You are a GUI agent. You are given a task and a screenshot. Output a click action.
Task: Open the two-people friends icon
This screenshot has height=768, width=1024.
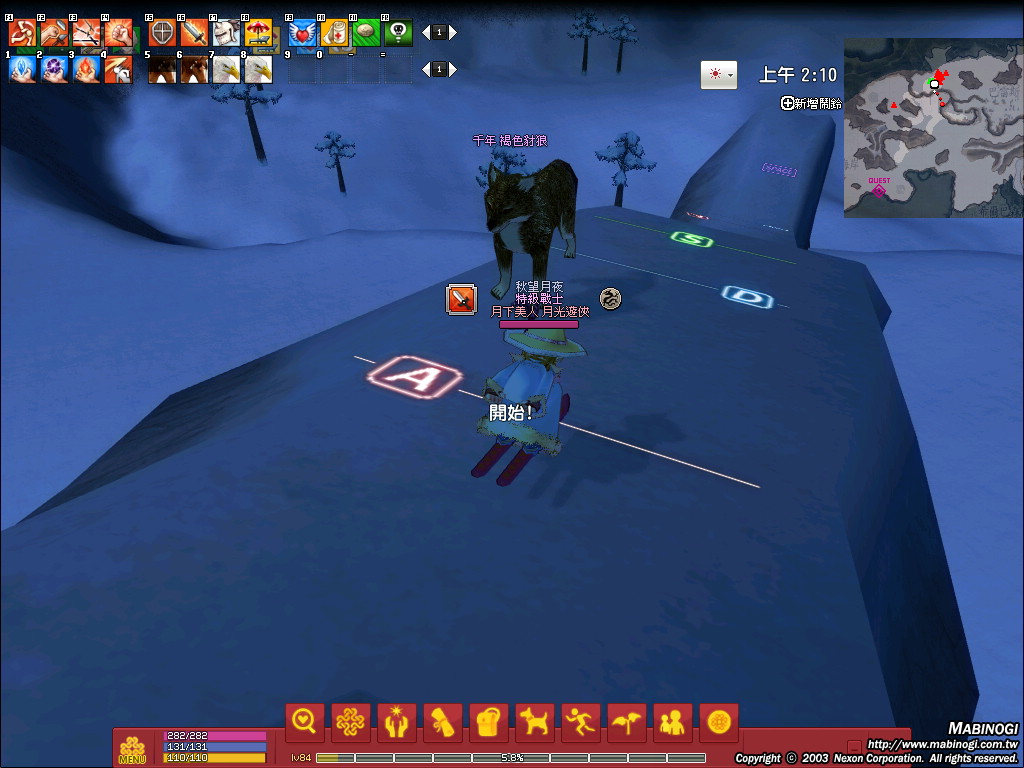coord(672,721)
